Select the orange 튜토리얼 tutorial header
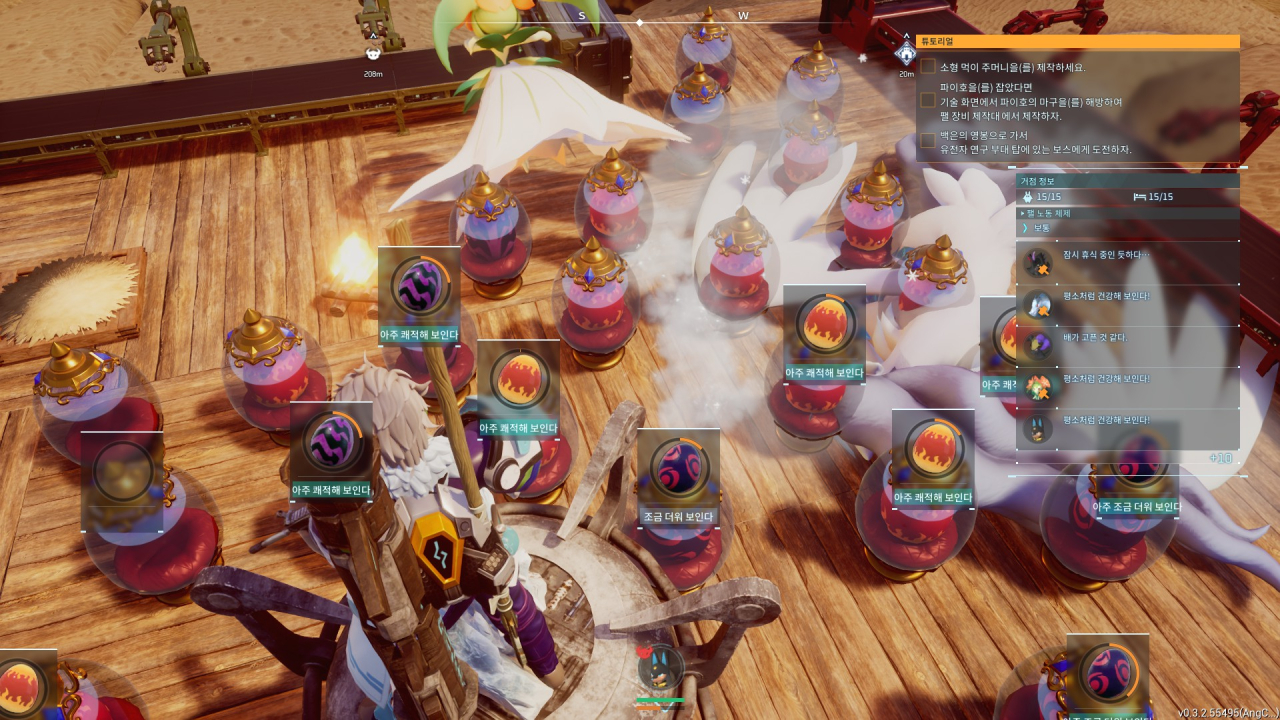 coord(1077,42)
